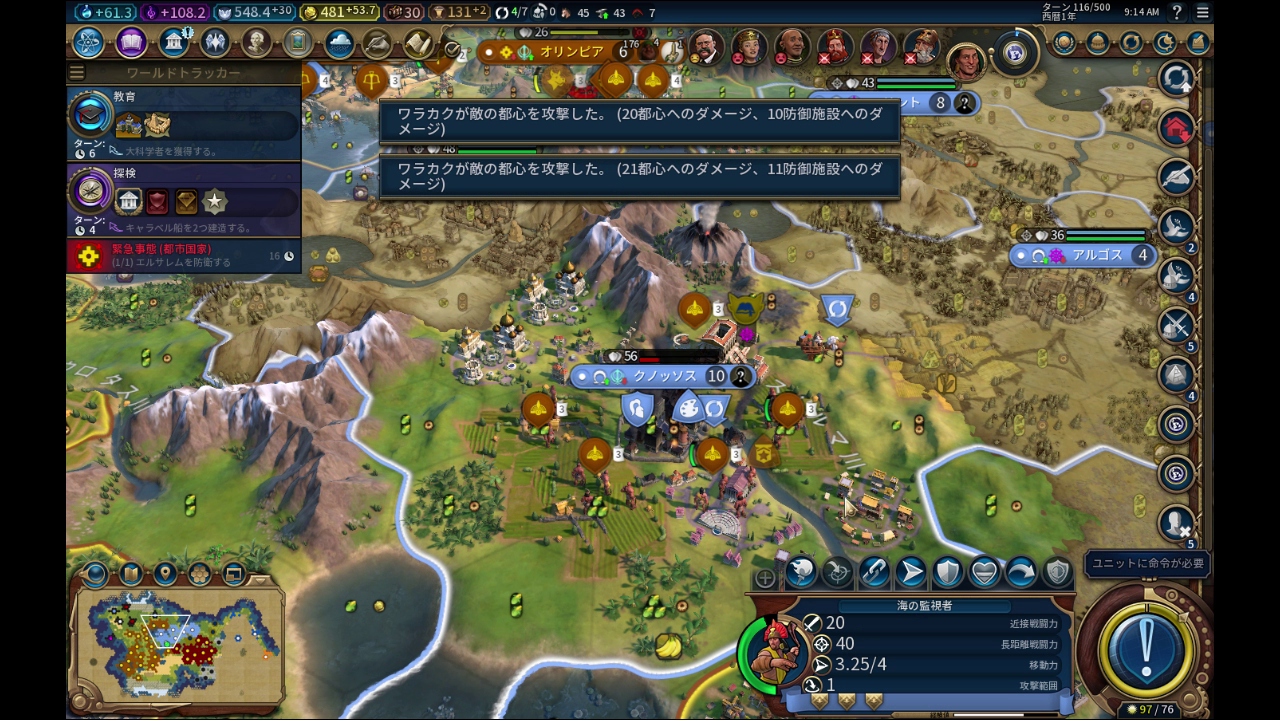This screenshot has width=1280, height=720.
Task: Click the ranged attack crosshair unit action
Action: (836, 573)
